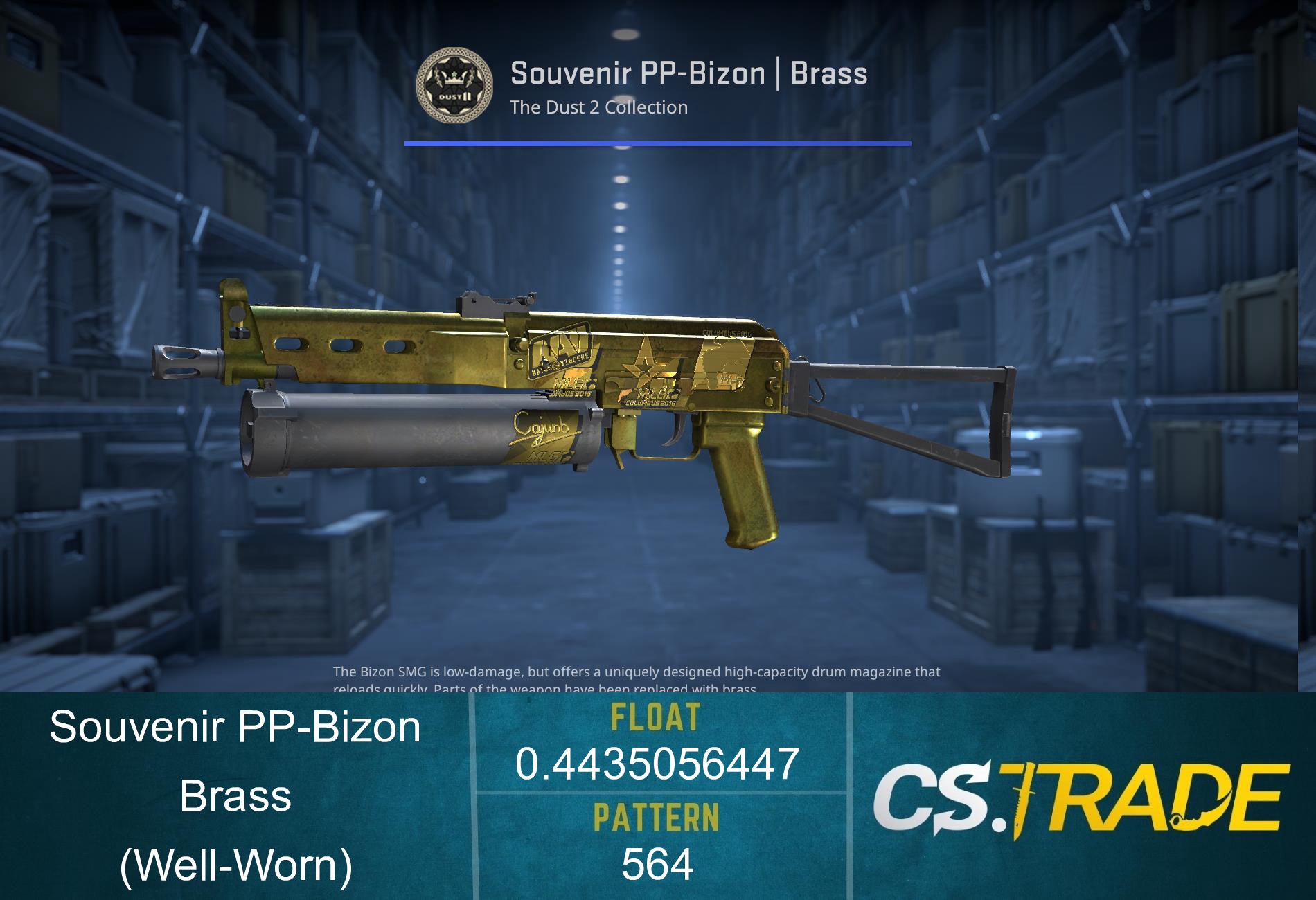Open The Dust 2 Collection link
Viewport: 1316px width, 900px height.
[x=598, y=107]
